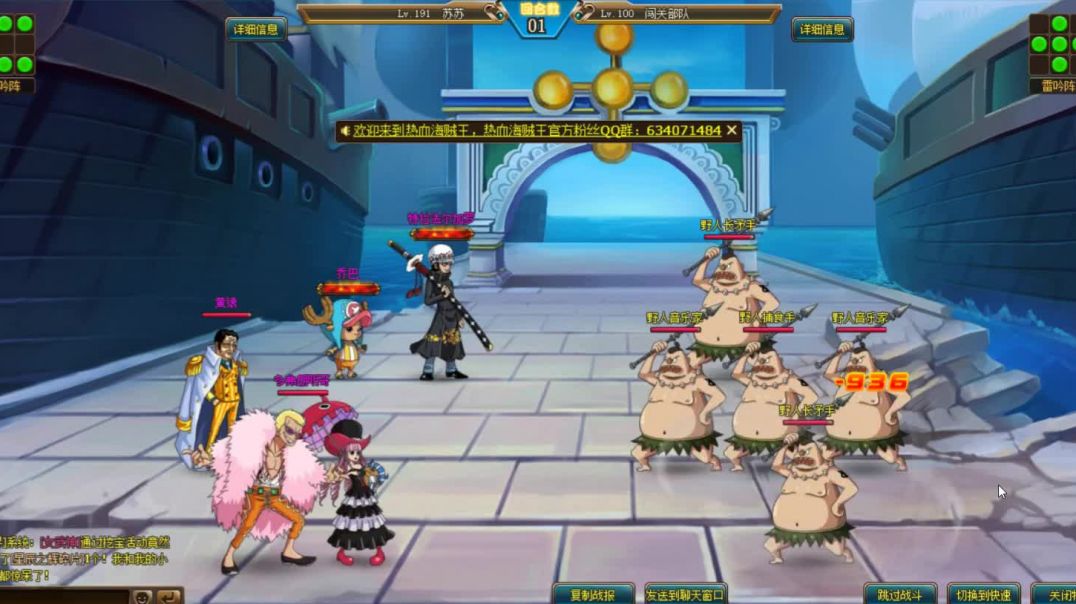Open the chat emoji picker
This screenshot has height=604, width=1076.
pos(143,596)
